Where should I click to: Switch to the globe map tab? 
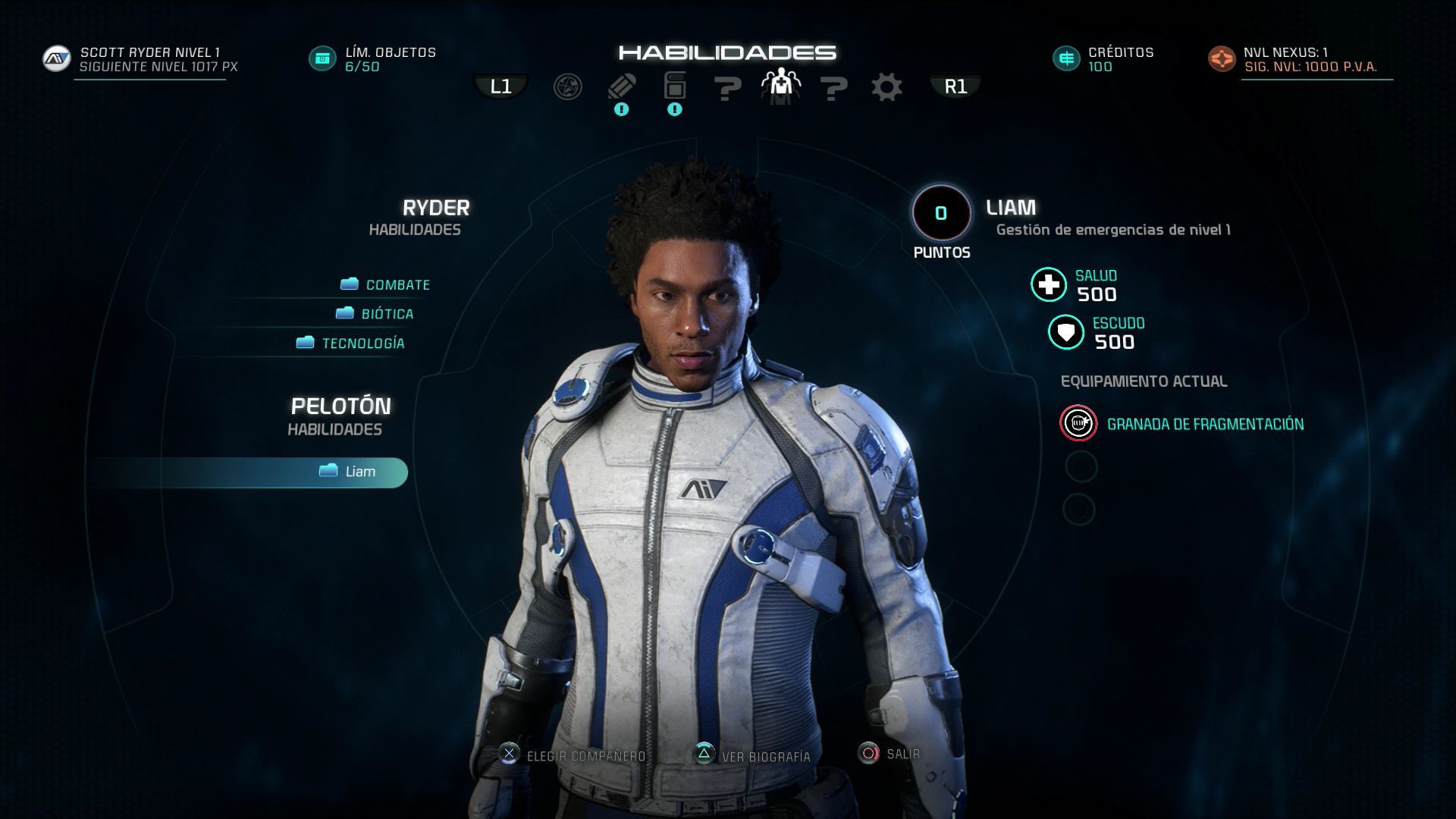coord(567,87)
